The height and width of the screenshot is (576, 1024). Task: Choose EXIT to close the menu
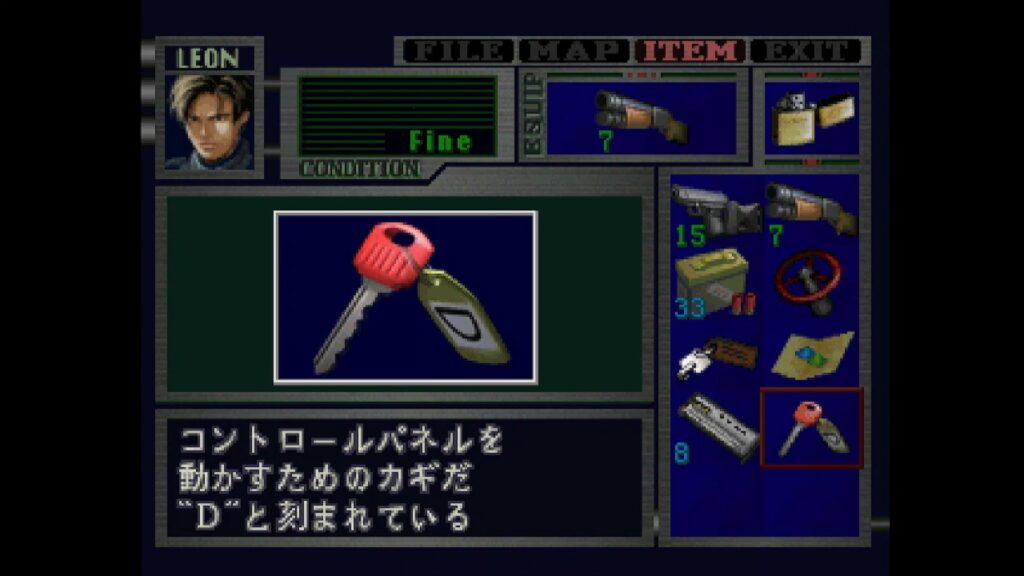pos(807,51)
